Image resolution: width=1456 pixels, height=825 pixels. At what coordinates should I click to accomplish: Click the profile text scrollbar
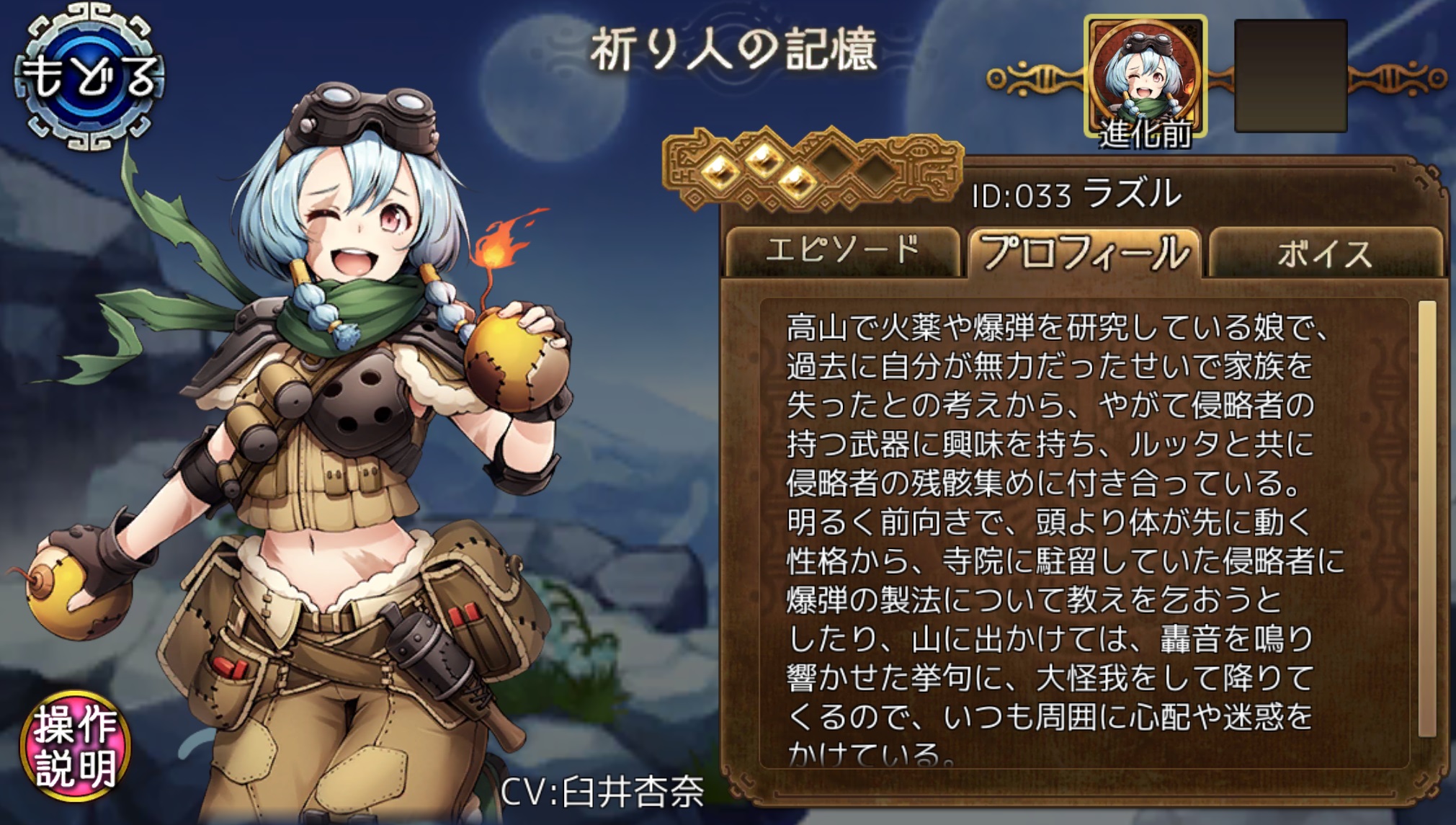coord(1426,519)
